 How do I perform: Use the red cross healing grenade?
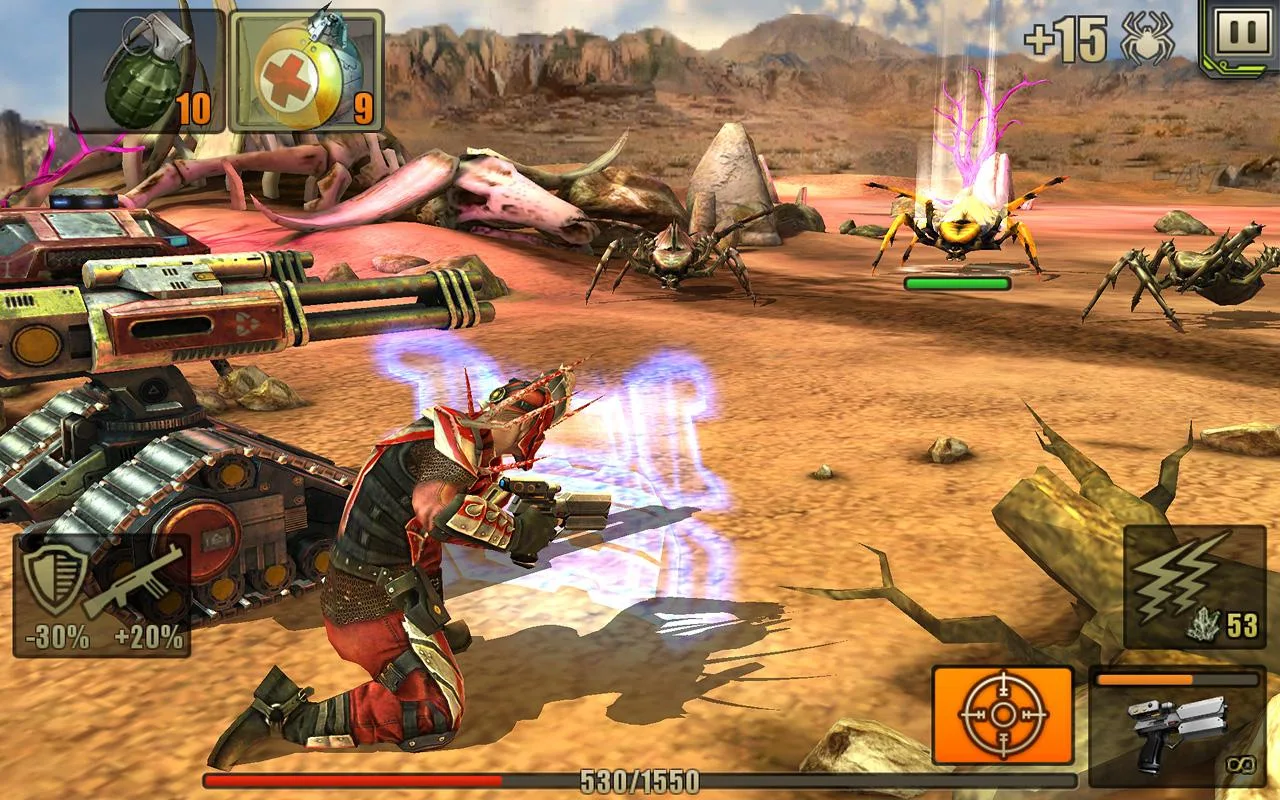[x=306, y=71]
